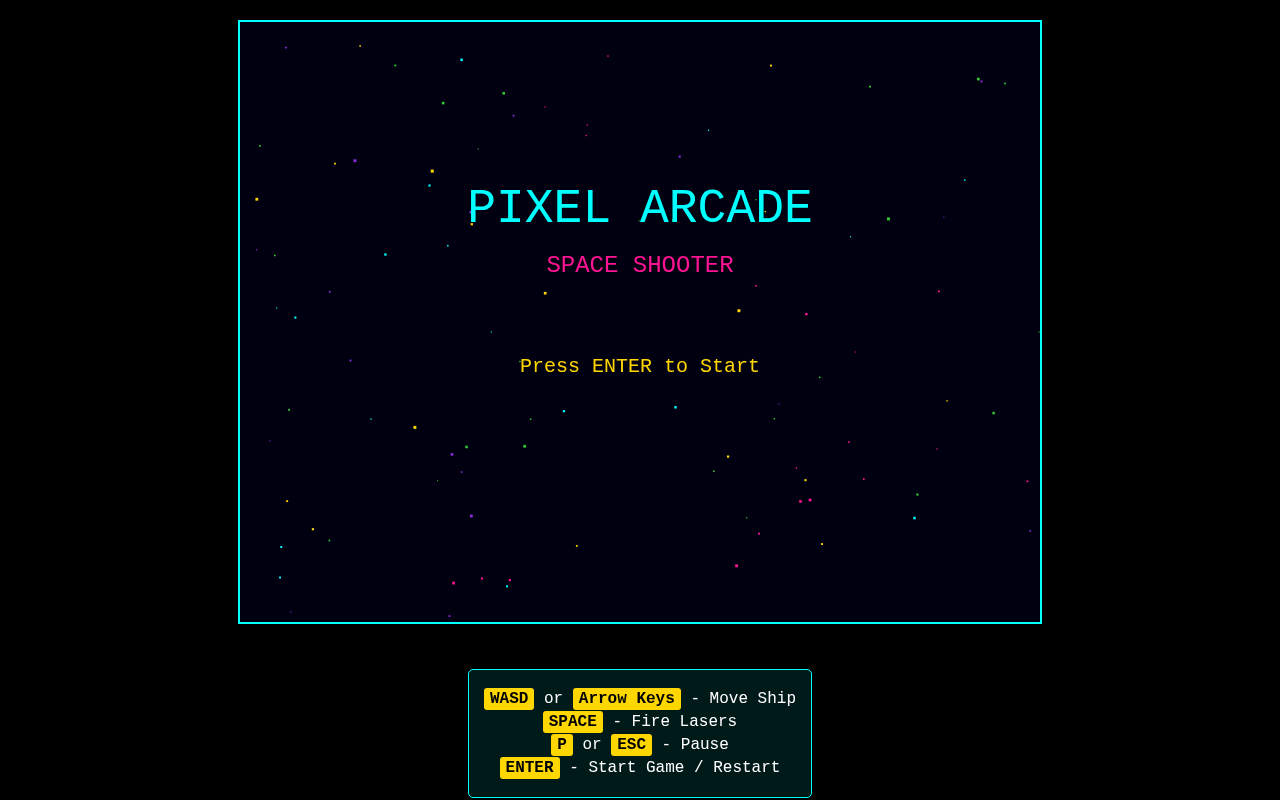Click the ESC key badge
This screenshot has width=1280, height=800.
point(631,743)
